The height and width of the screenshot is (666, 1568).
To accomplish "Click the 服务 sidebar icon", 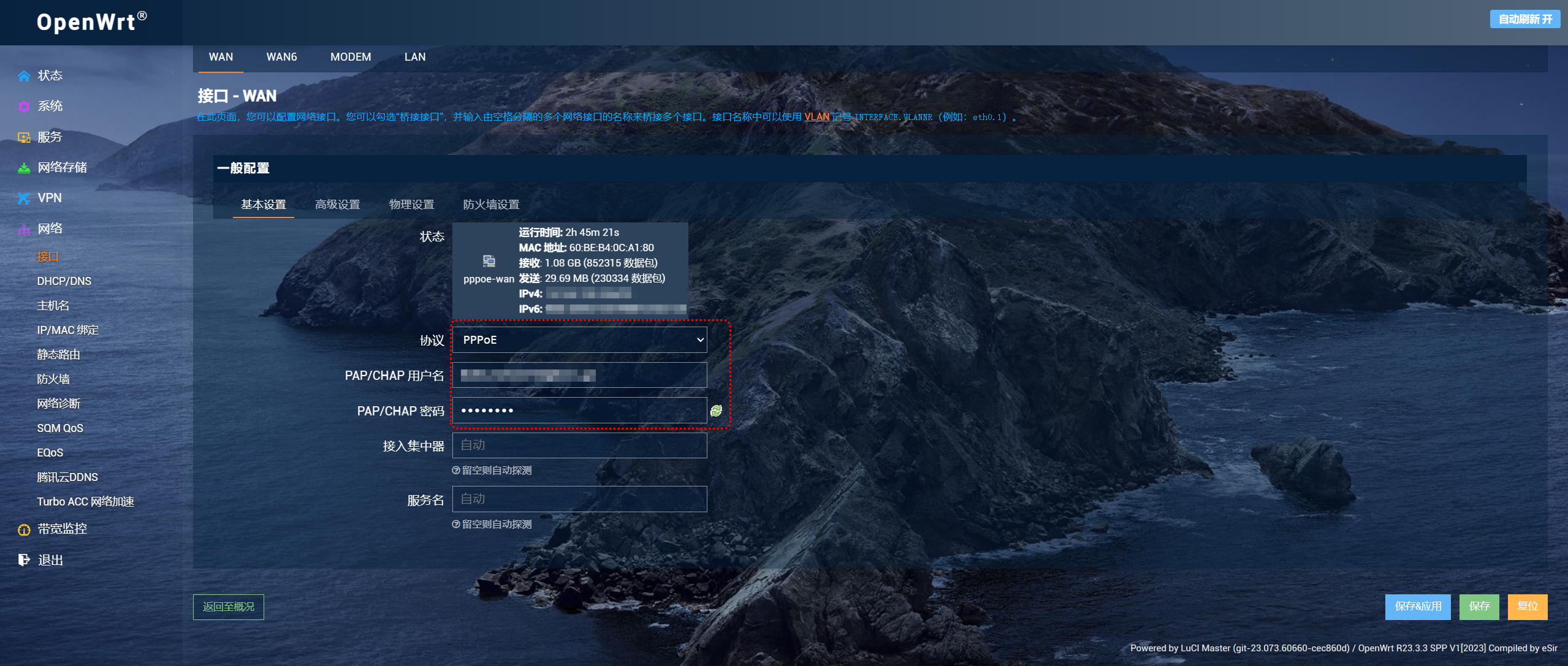I will [25, 136].
